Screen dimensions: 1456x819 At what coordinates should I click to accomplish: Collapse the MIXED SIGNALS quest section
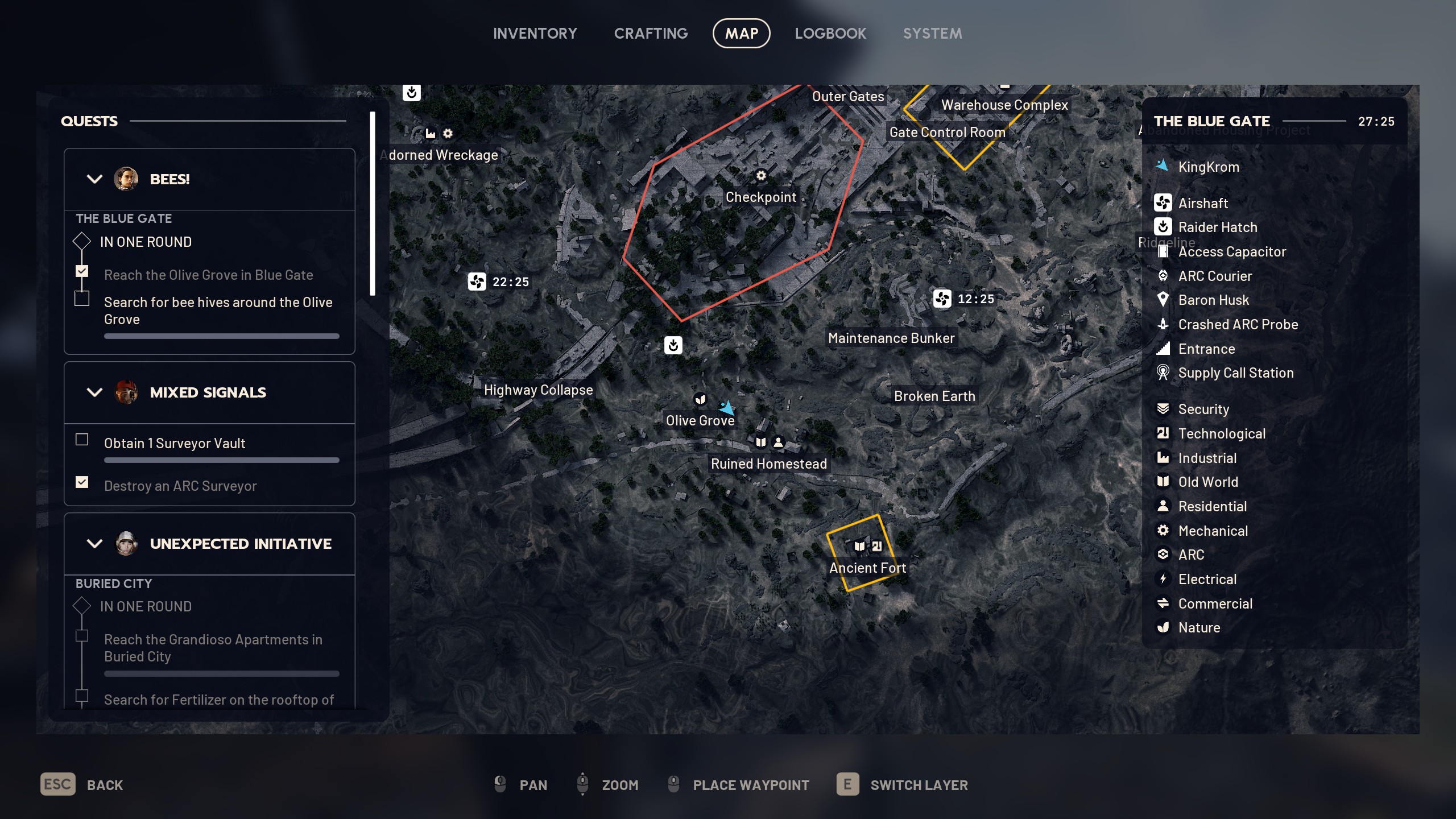click(95, 392)
